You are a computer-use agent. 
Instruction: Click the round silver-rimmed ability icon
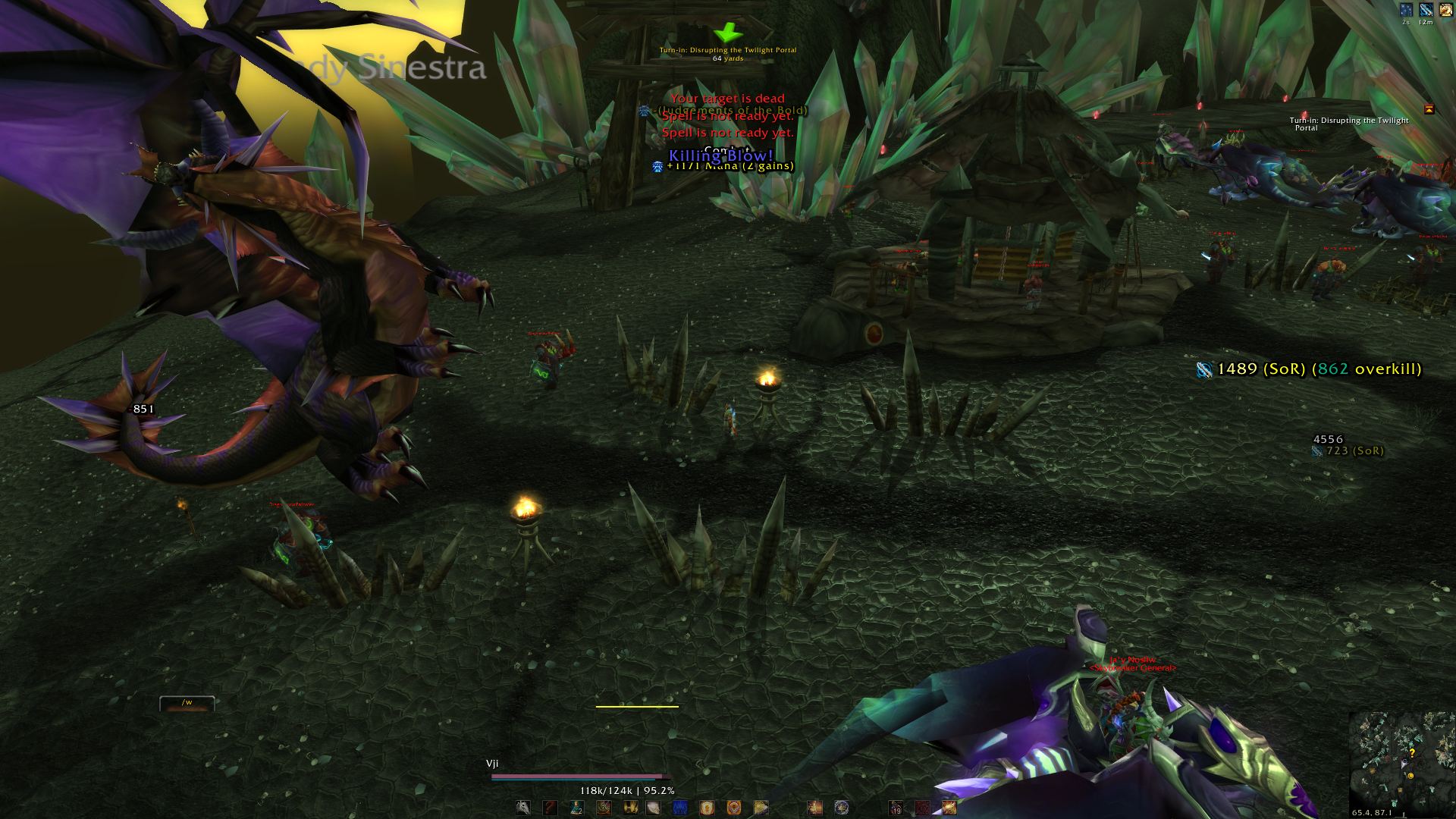point(841,808)
